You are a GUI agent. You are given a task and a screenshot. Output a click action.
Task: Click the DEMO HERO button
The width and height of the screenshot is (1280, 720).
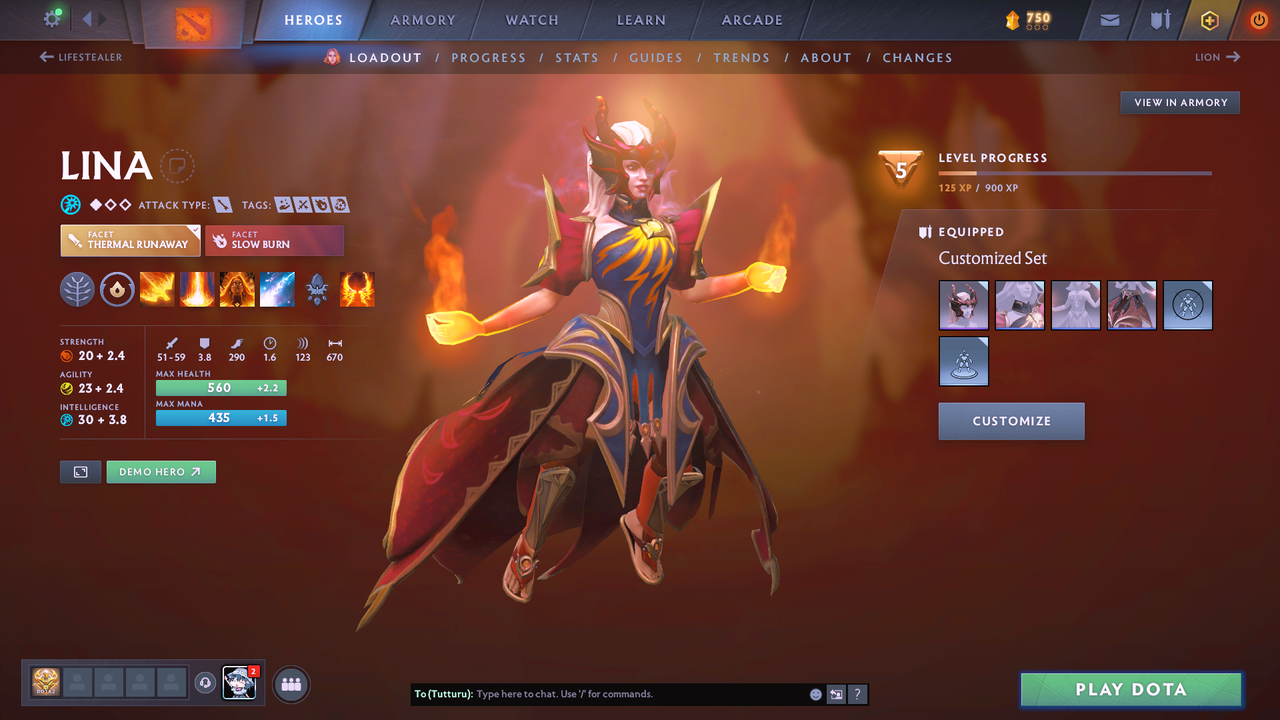(x=161, y=471)
